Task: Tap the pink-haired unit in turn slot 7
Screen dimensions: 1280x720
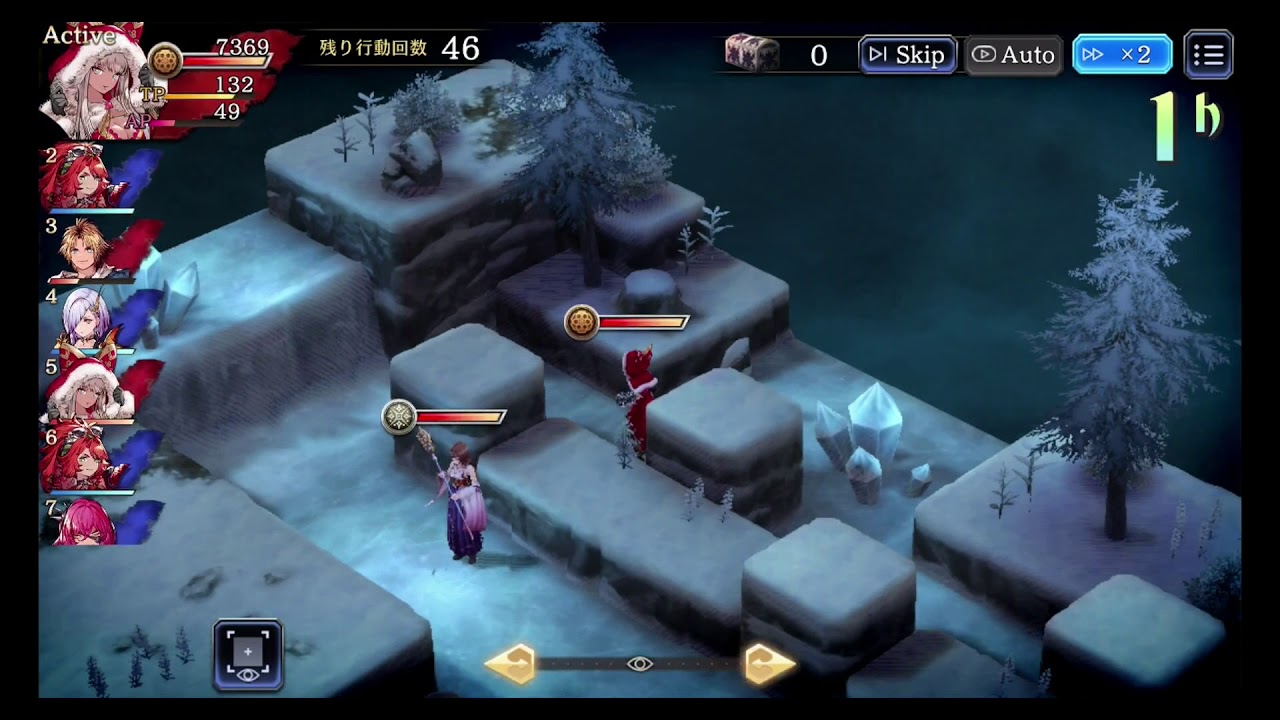Action: 88,522
